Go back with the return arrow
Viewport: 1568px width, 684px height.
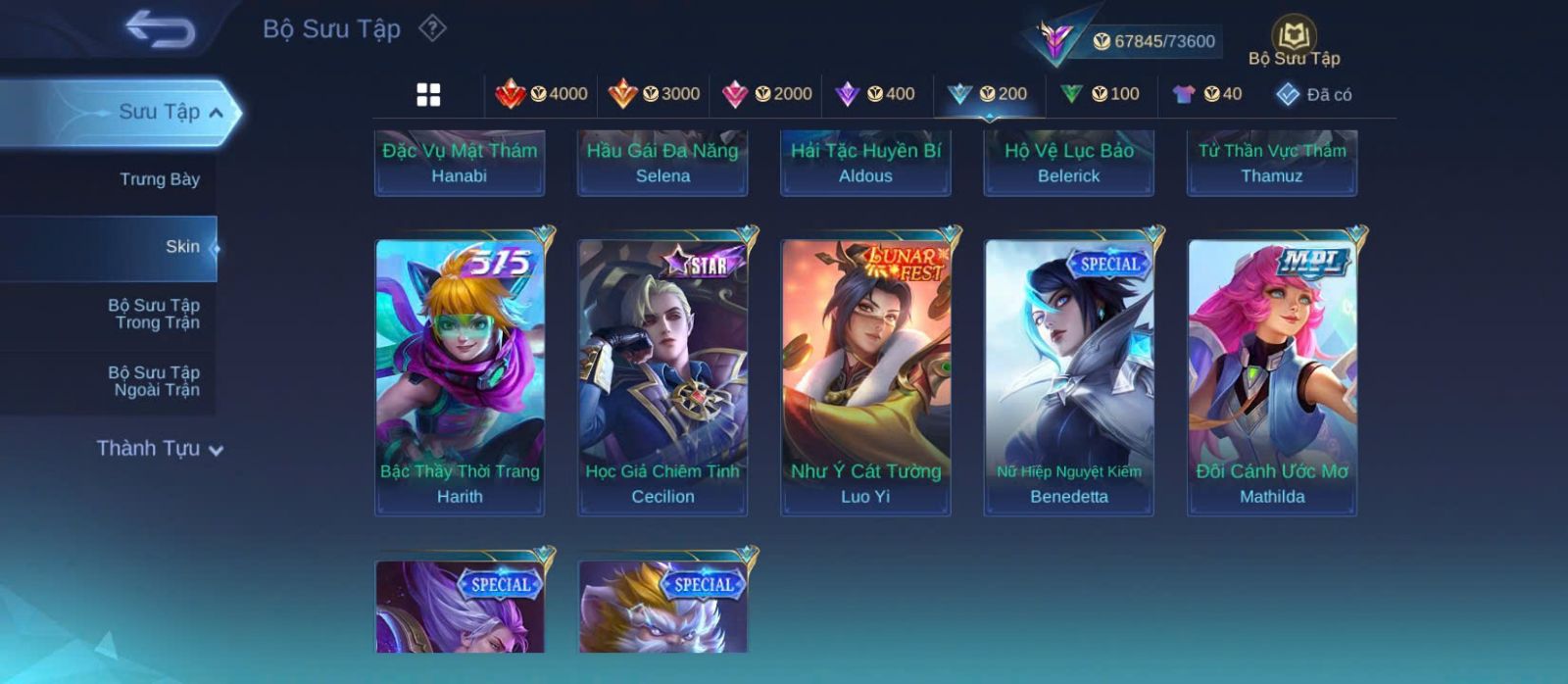161,29
